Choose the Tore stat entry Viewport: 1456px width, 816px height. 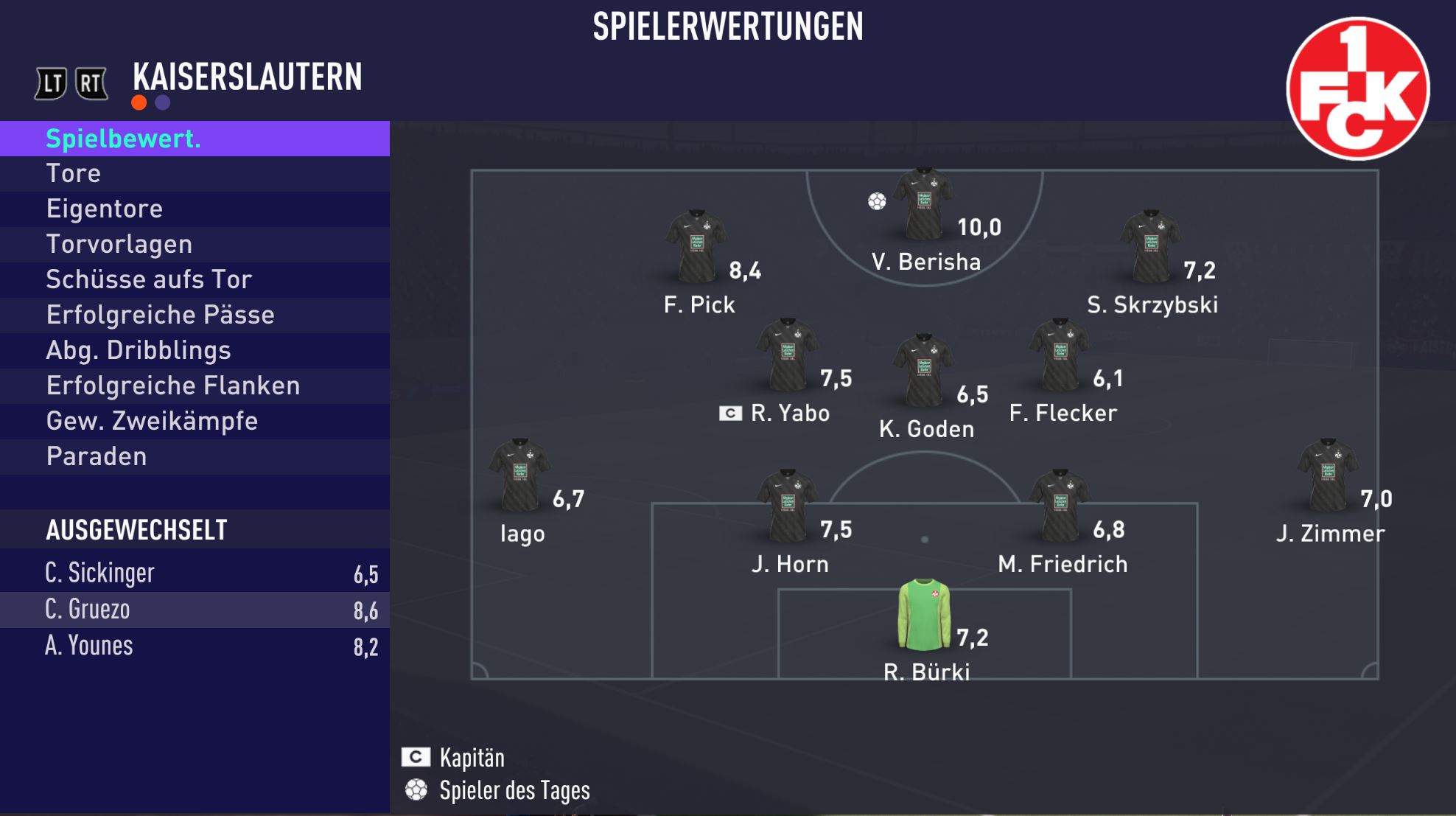tap(195, 174)
